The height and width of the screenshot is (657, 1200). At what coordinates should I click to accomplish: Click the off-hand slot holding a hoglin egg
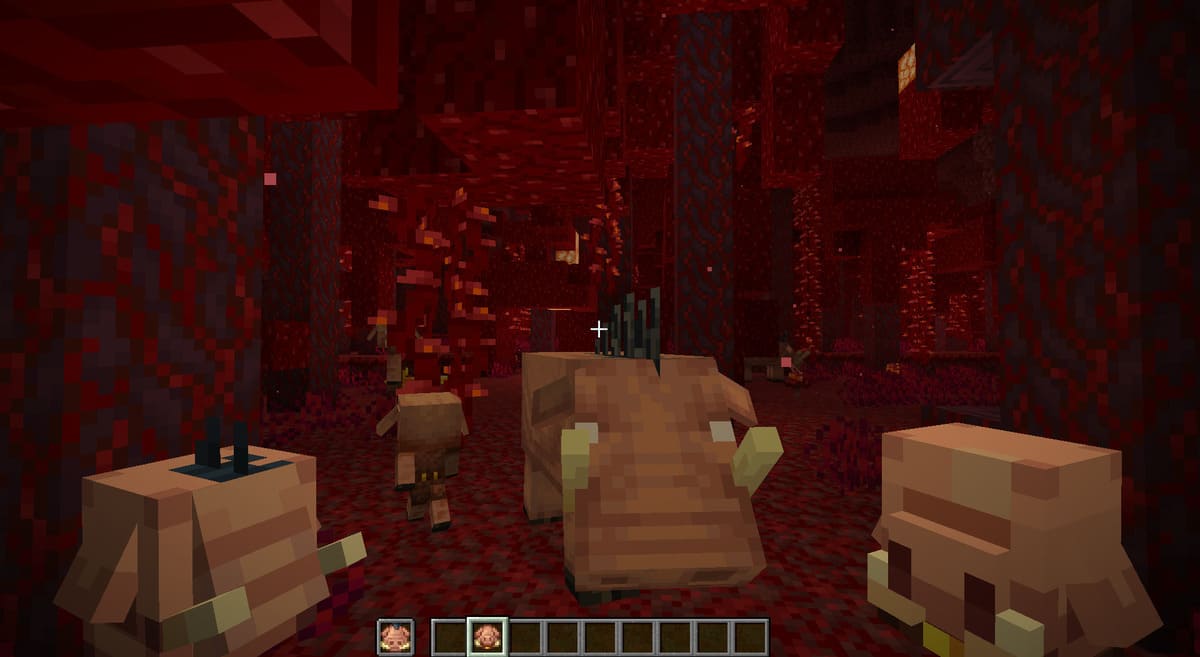[394, 636]
